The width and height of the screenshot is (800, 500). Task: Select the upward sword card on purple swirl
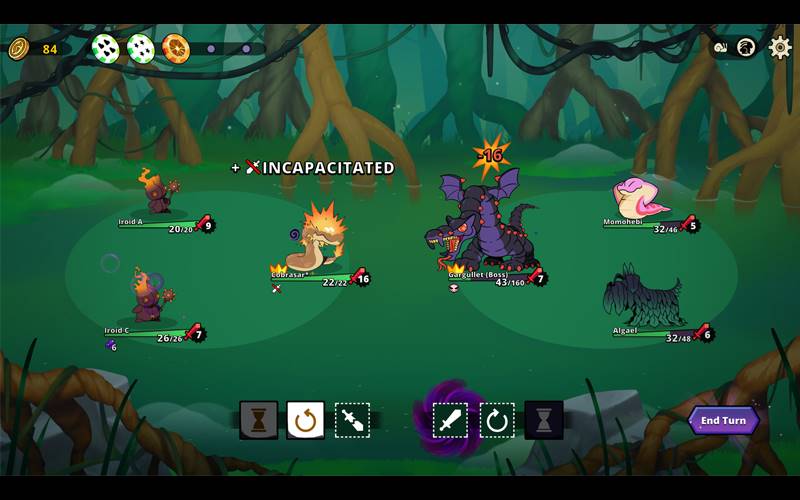[450, 420]
